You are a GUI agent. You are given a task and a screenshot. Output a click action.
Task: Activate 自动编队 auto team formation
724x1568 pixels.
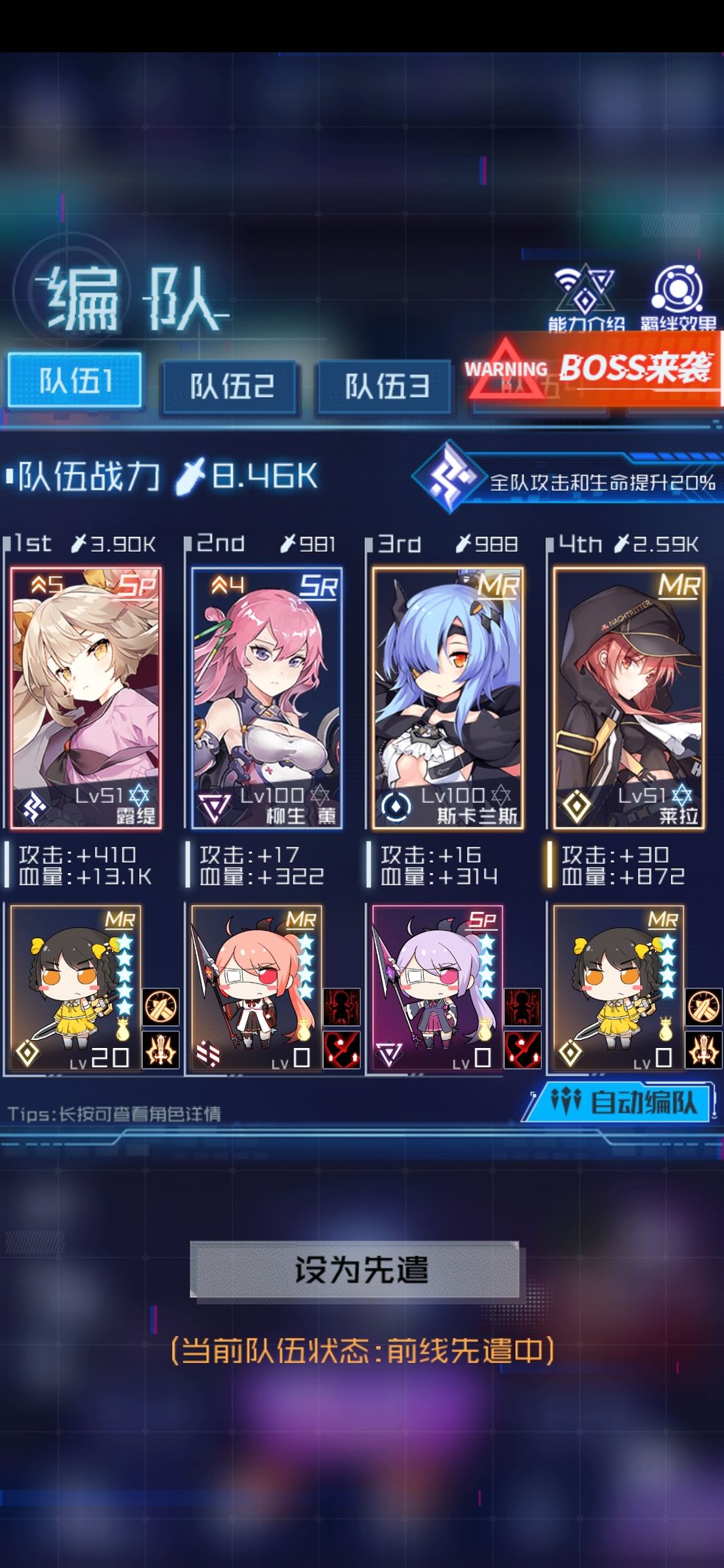pyautogui.click(x=622, y=1102)
